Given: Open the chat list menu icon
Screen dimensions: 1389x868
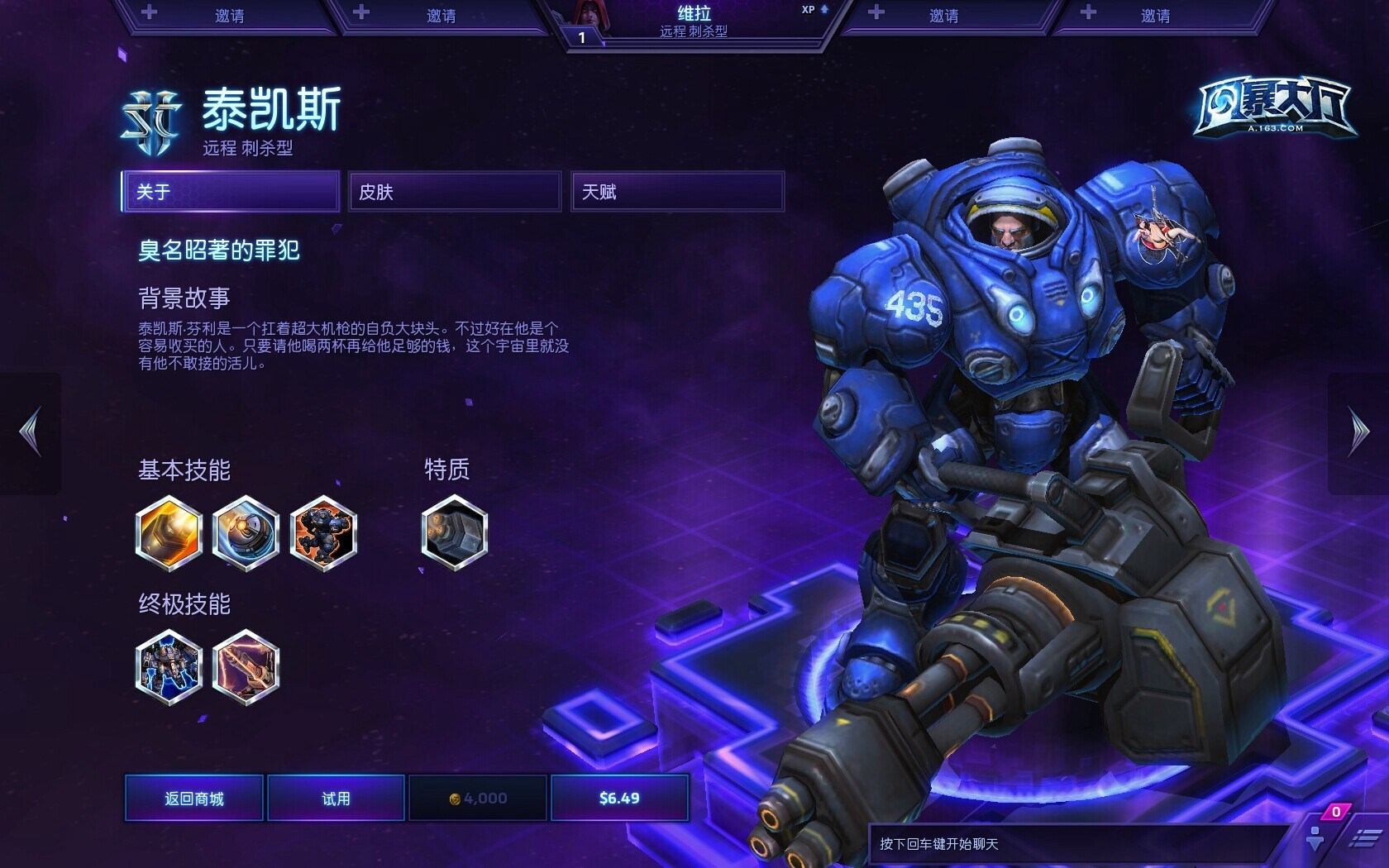Looking at the screenshot, I should coord(1363,839).
